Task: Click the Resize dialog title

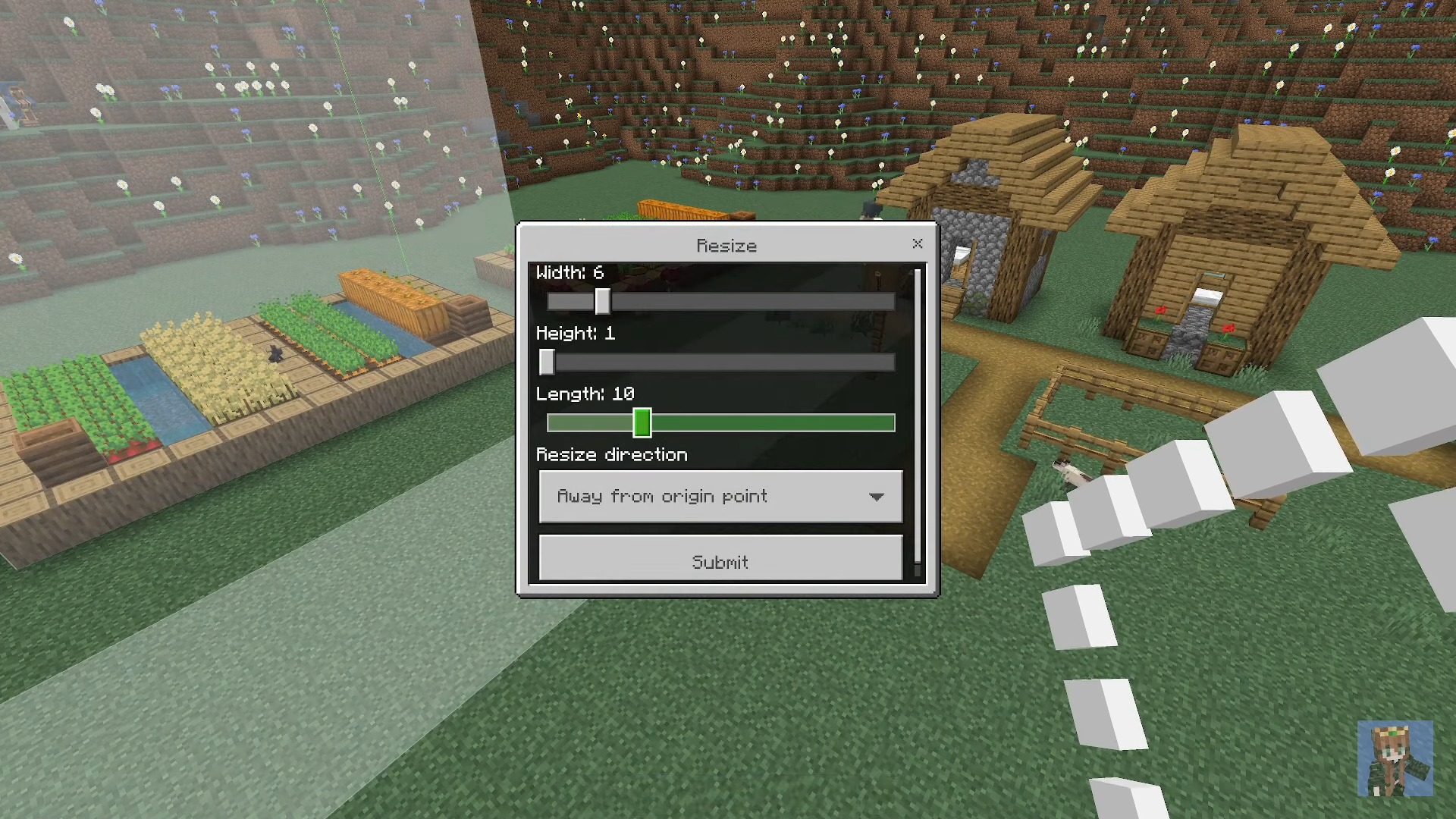Action: point(726,245)
